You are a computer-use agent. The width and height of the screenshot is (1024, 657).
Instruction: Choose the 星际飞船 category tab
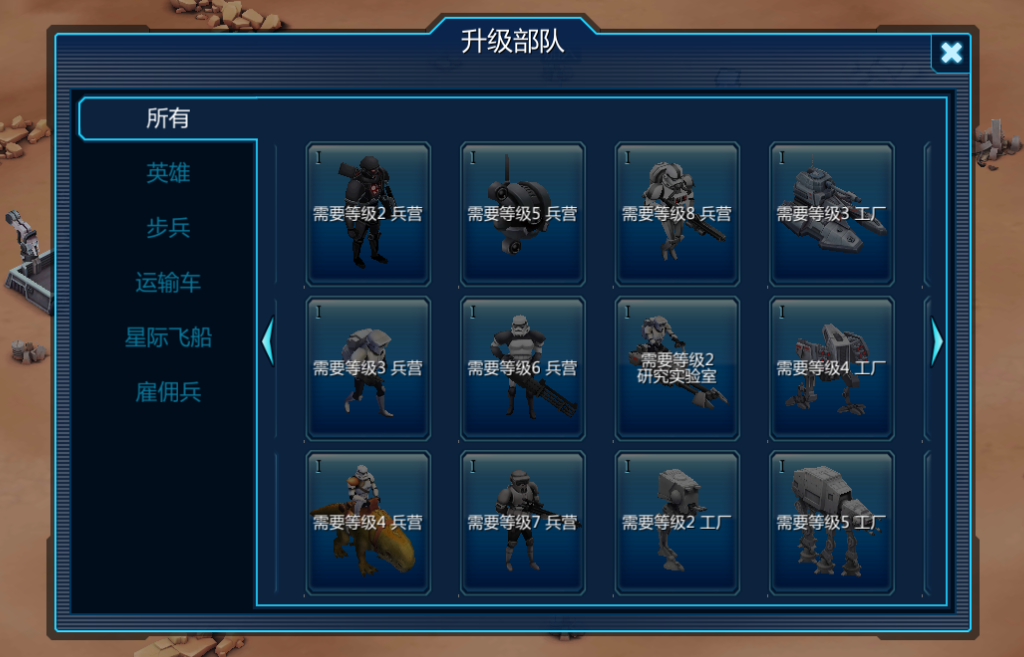point(168,337)
